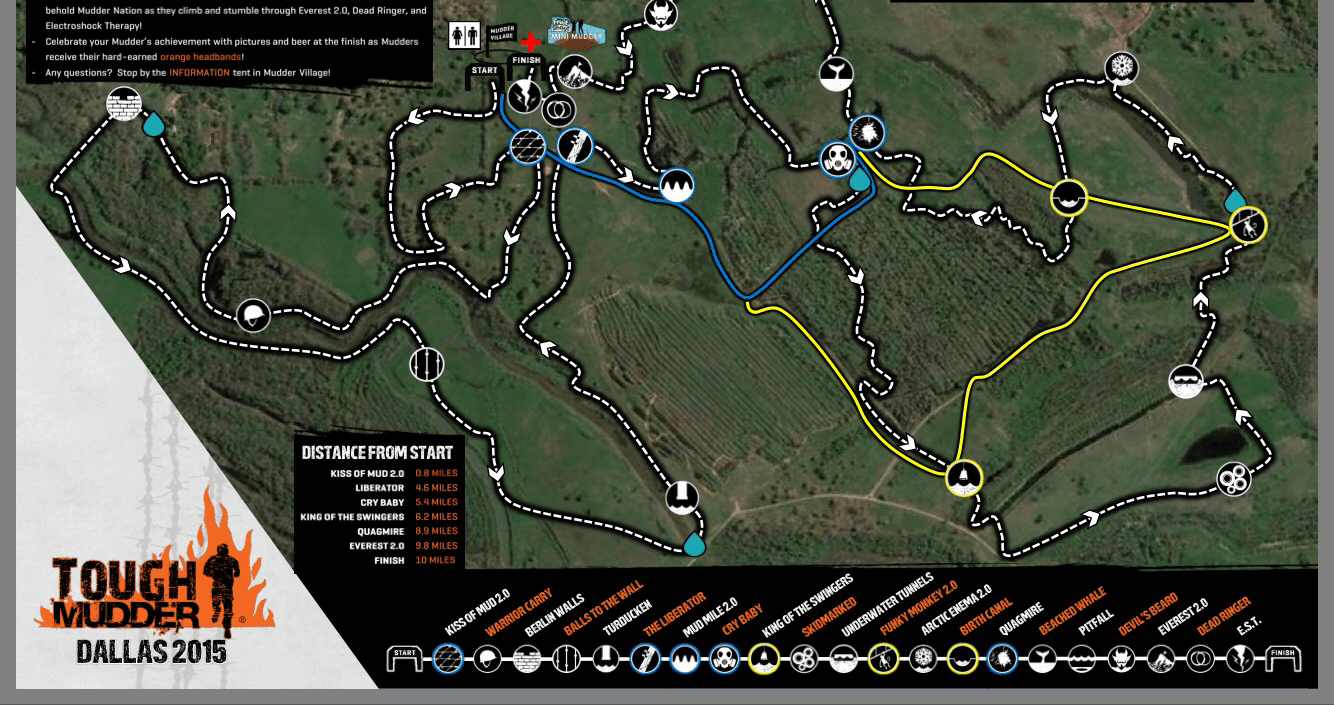
Task: Open the Mini Mudder marker
Action: [x=577, y=32]
